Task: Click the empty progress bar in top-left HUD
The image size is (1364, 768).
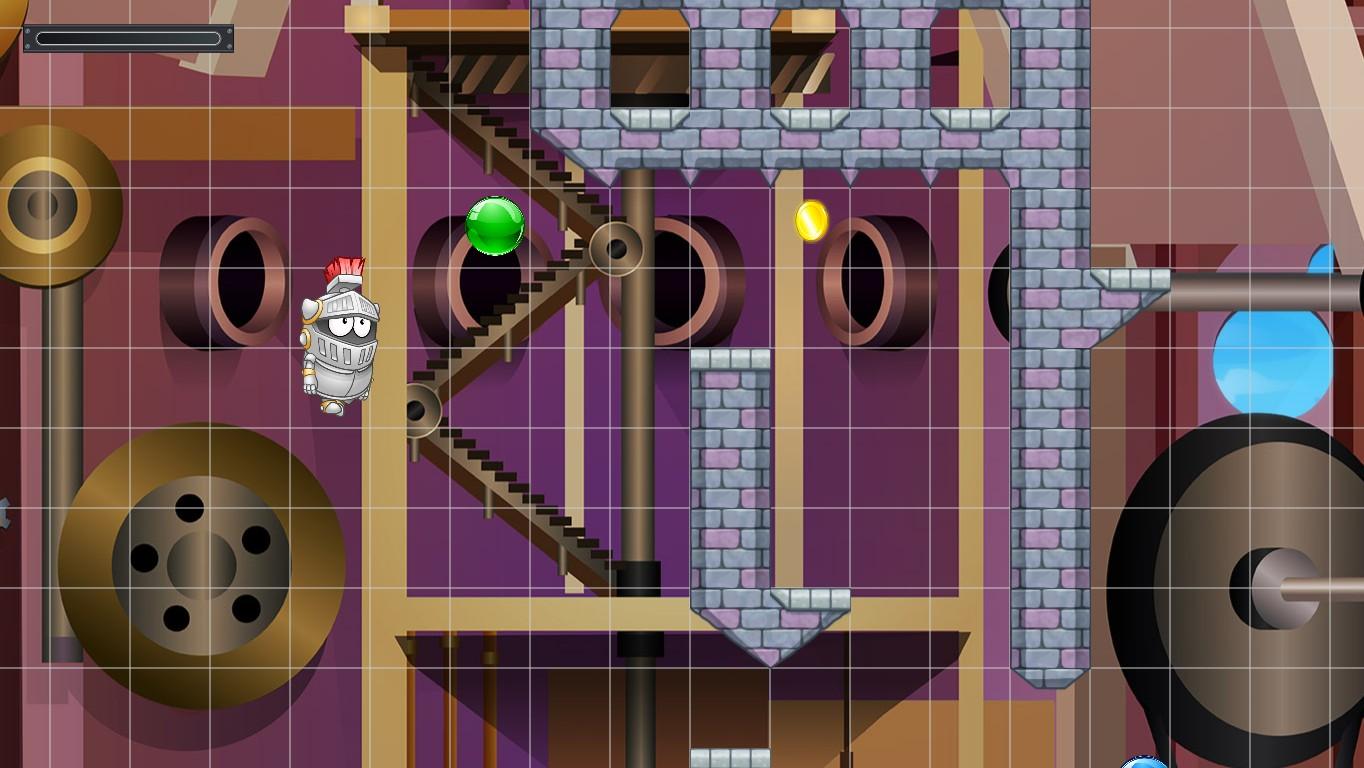Action: click(x=128, y=36)
